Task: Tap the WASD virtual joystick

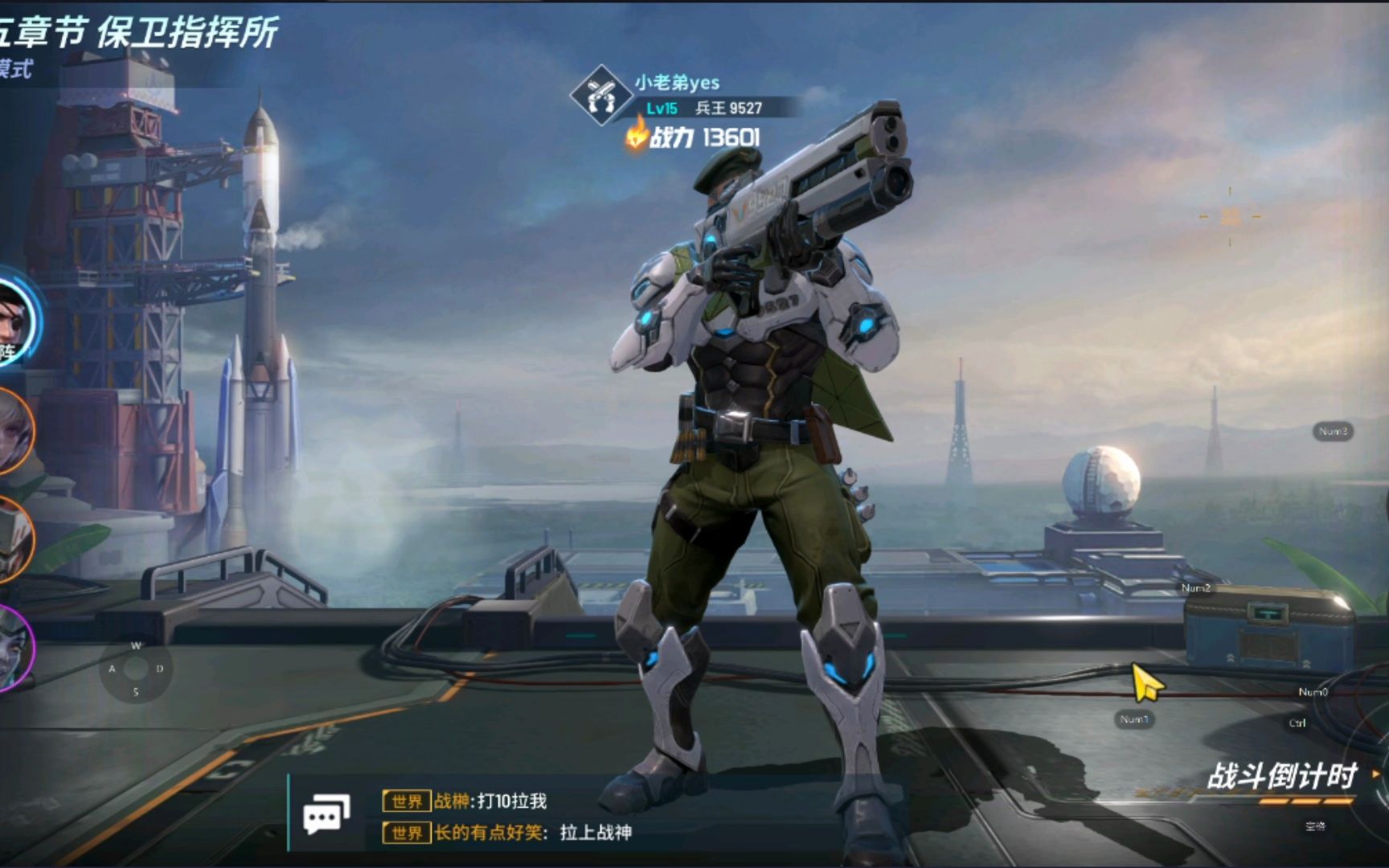Action: click(136, 669)
